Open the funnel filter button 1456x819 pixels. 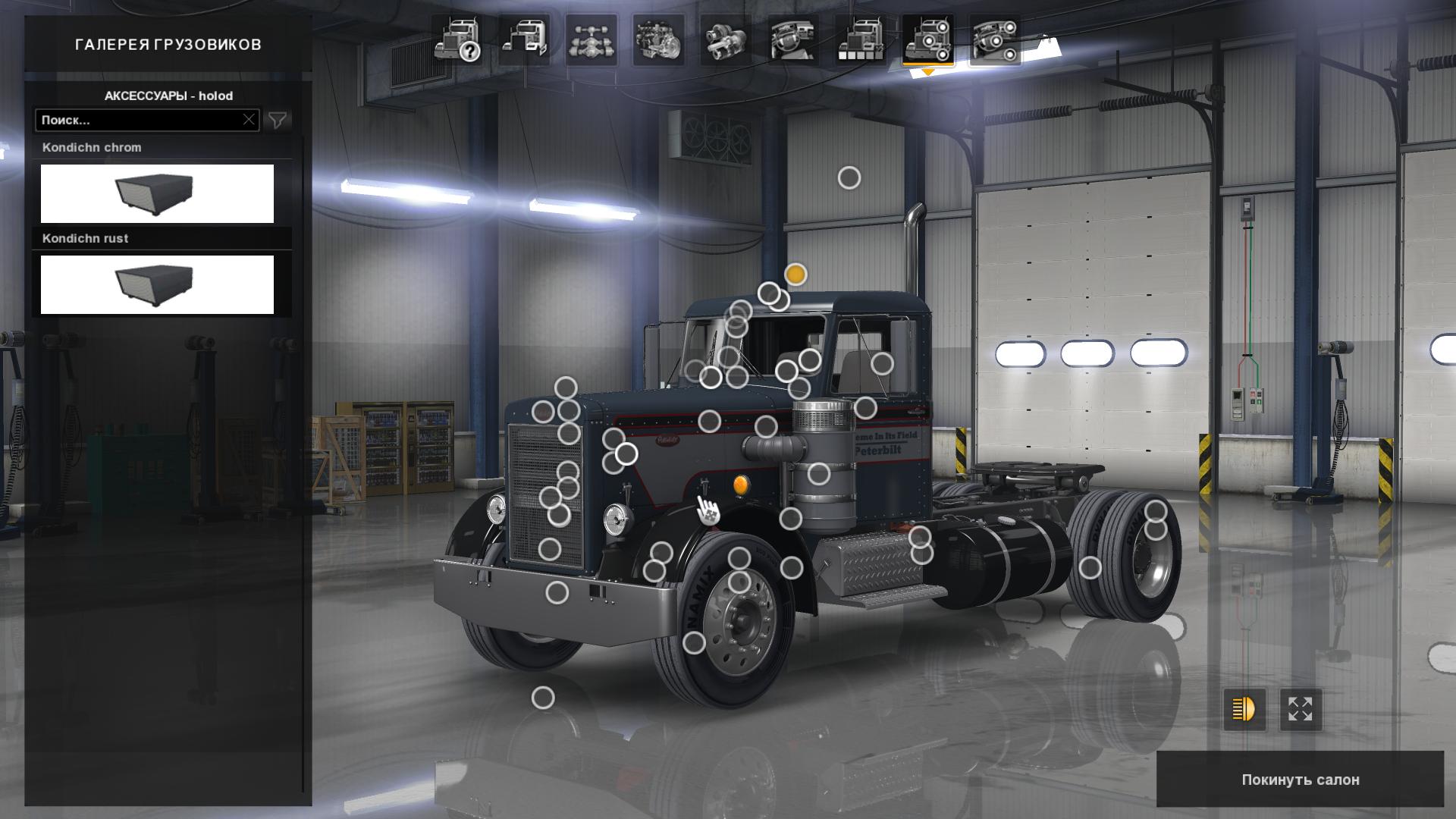pos(278,120)
